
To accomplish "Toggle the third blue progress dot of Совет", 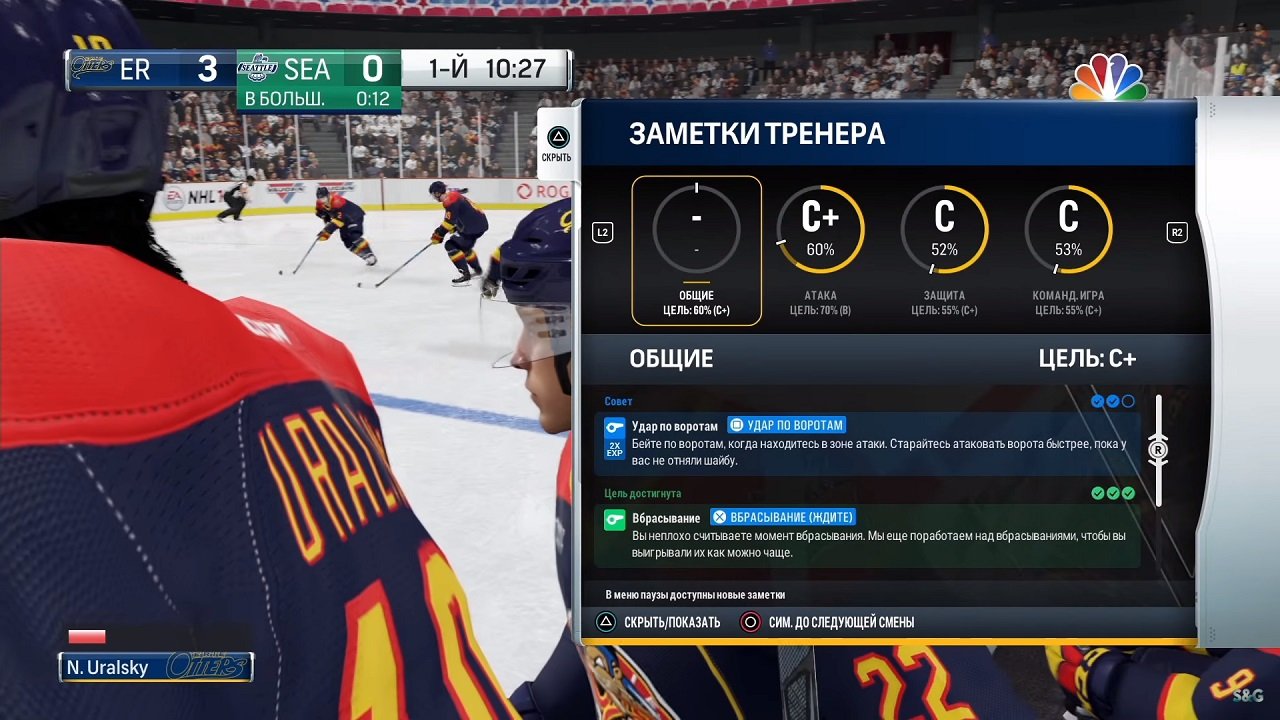I will 1128,401.
